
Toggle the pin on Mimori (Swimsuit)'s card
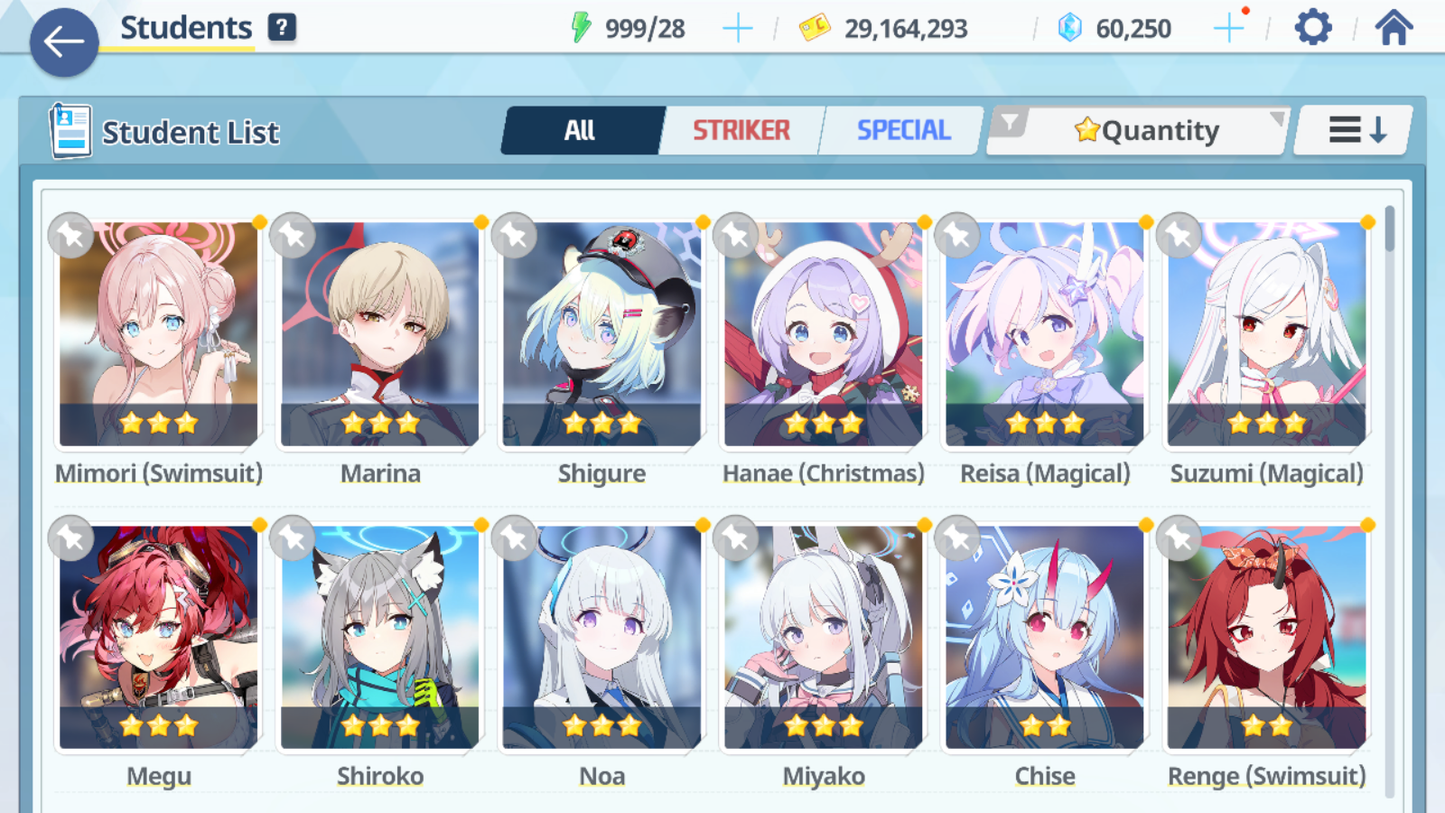tap(71, 236)
